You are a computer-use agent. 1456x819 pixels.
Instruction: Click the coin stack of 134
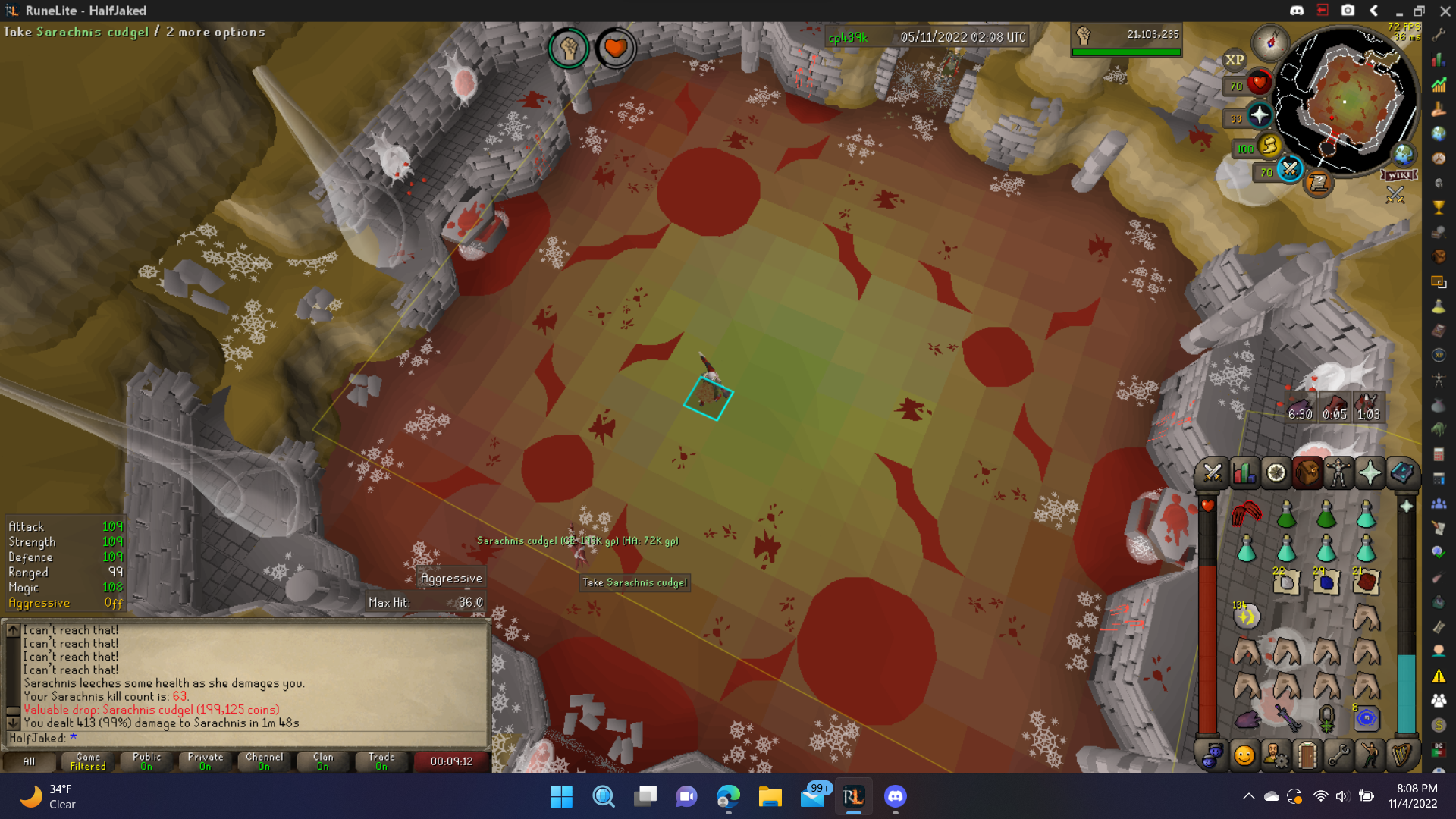click(x=1246, y=616)
